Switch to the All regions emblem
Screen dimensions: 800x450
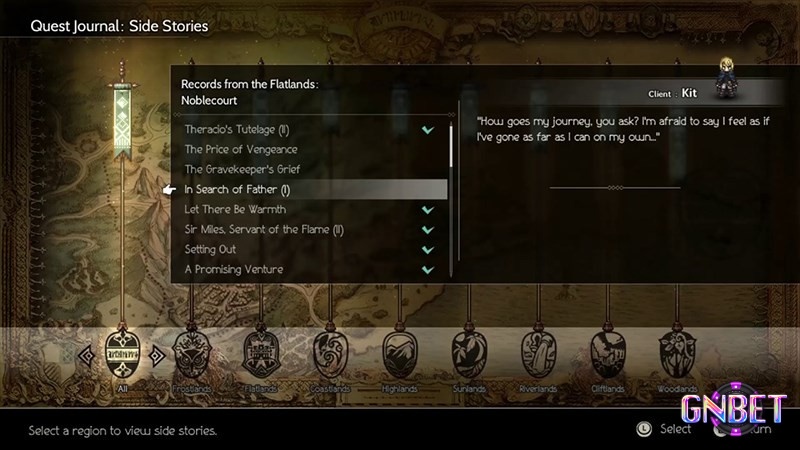pos(122,352)
